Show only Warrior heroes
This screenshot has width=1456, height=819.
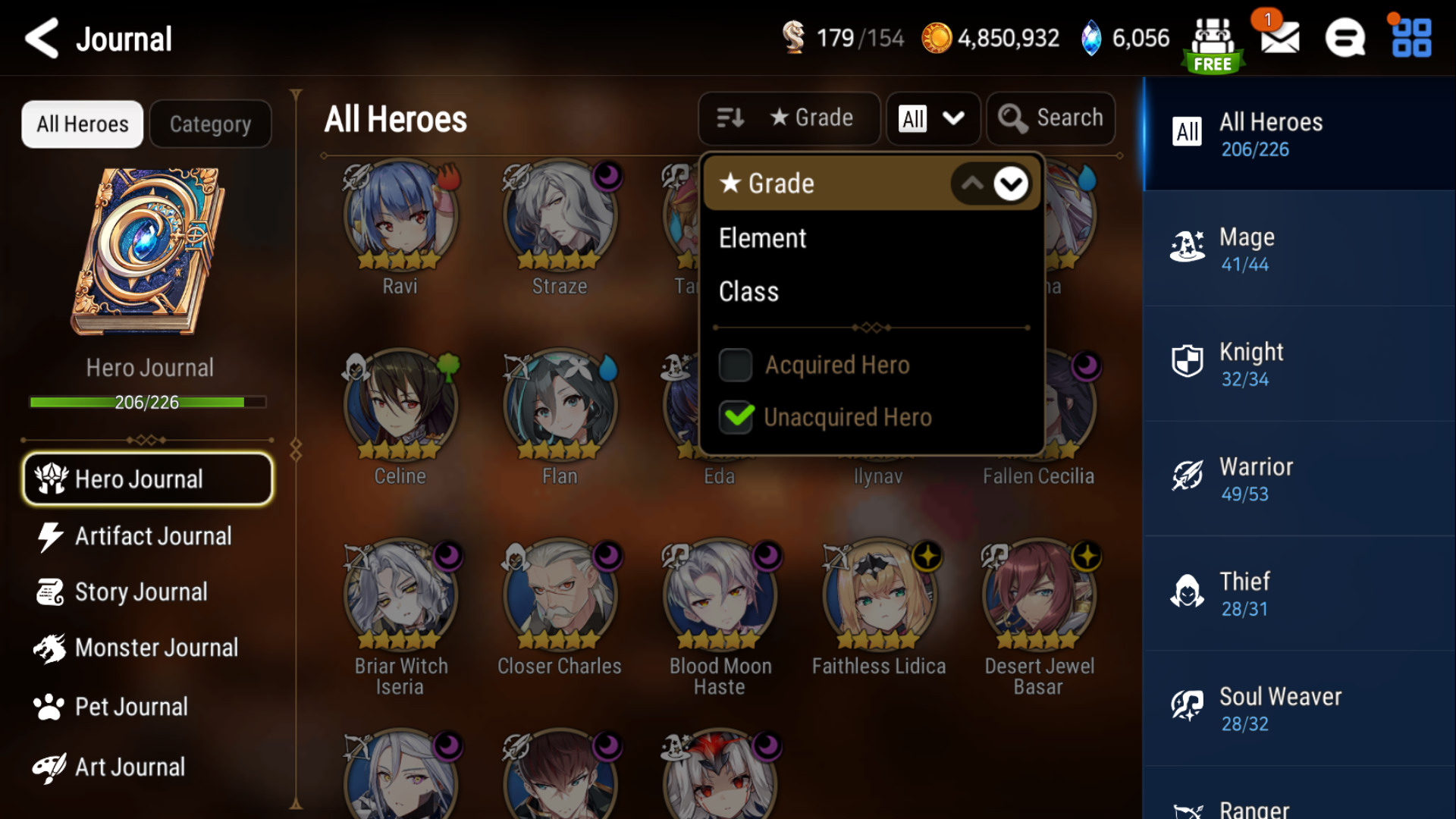coord(1298,479)
